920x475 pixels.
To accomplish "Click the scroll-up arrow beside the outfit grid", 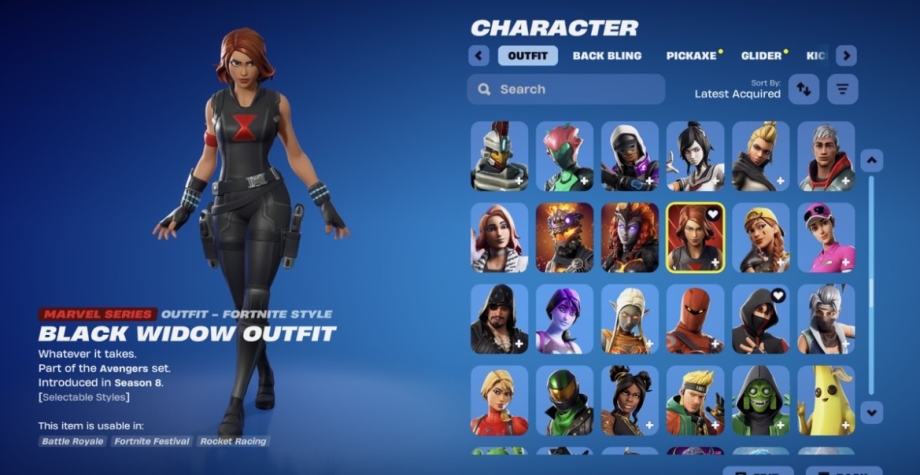I will coord(871,160).
